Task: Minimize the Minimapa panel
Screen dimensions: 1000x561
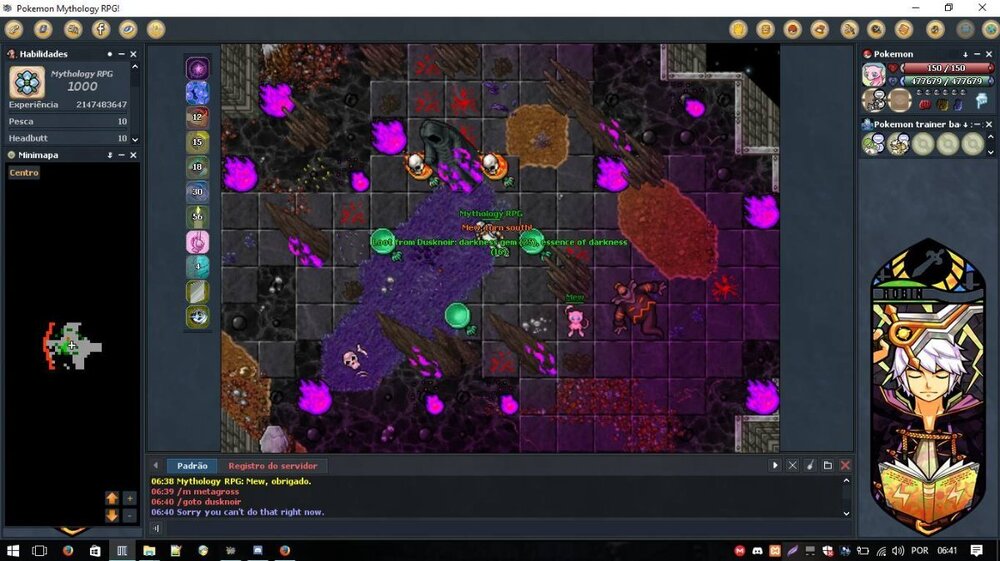Action: click(122, 155)
